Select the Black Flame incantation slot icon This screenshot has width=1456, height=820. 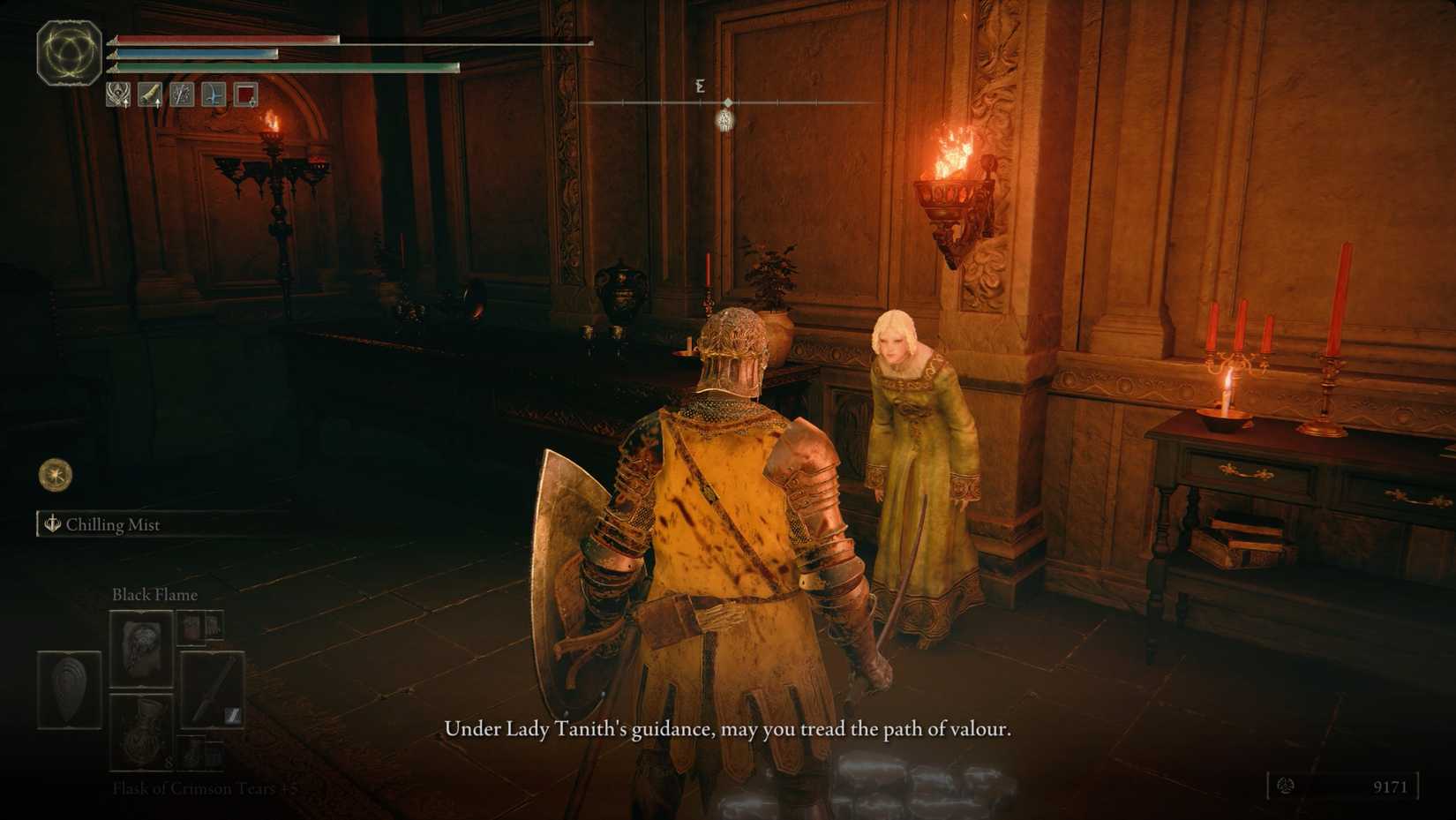point(140,647)
